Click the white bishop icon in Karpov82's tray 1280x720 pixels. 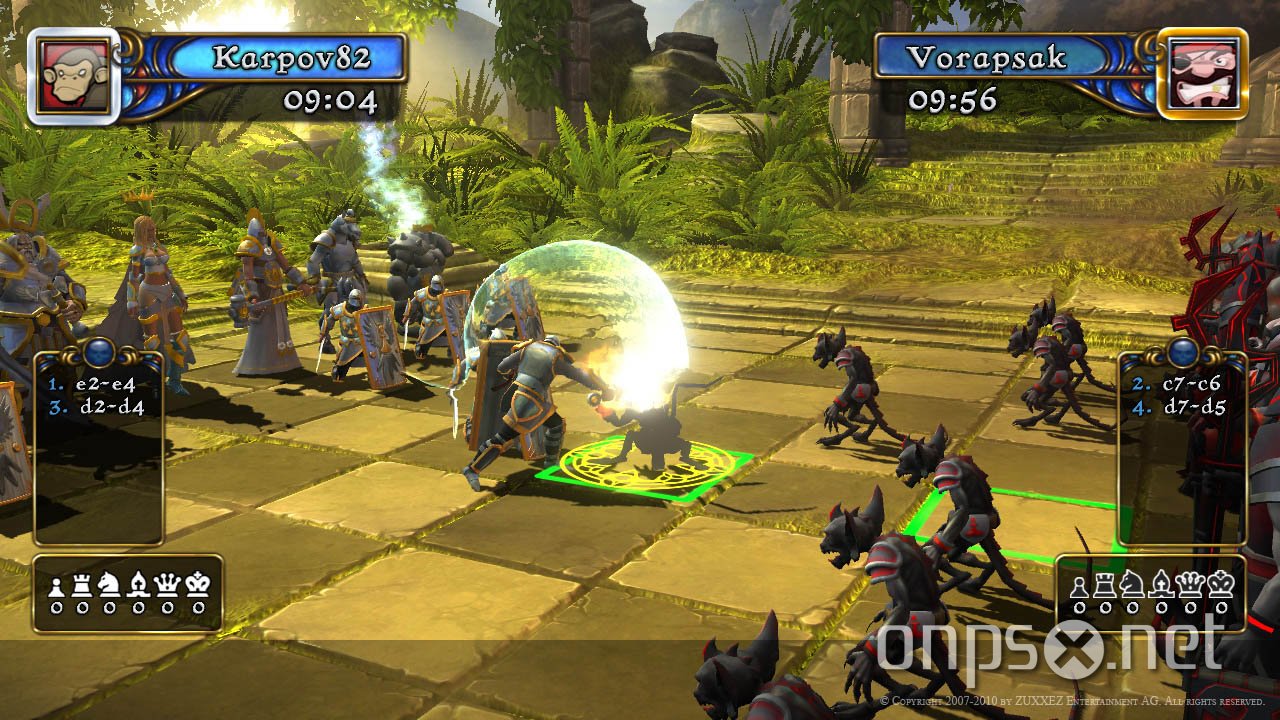pos(138,585)
